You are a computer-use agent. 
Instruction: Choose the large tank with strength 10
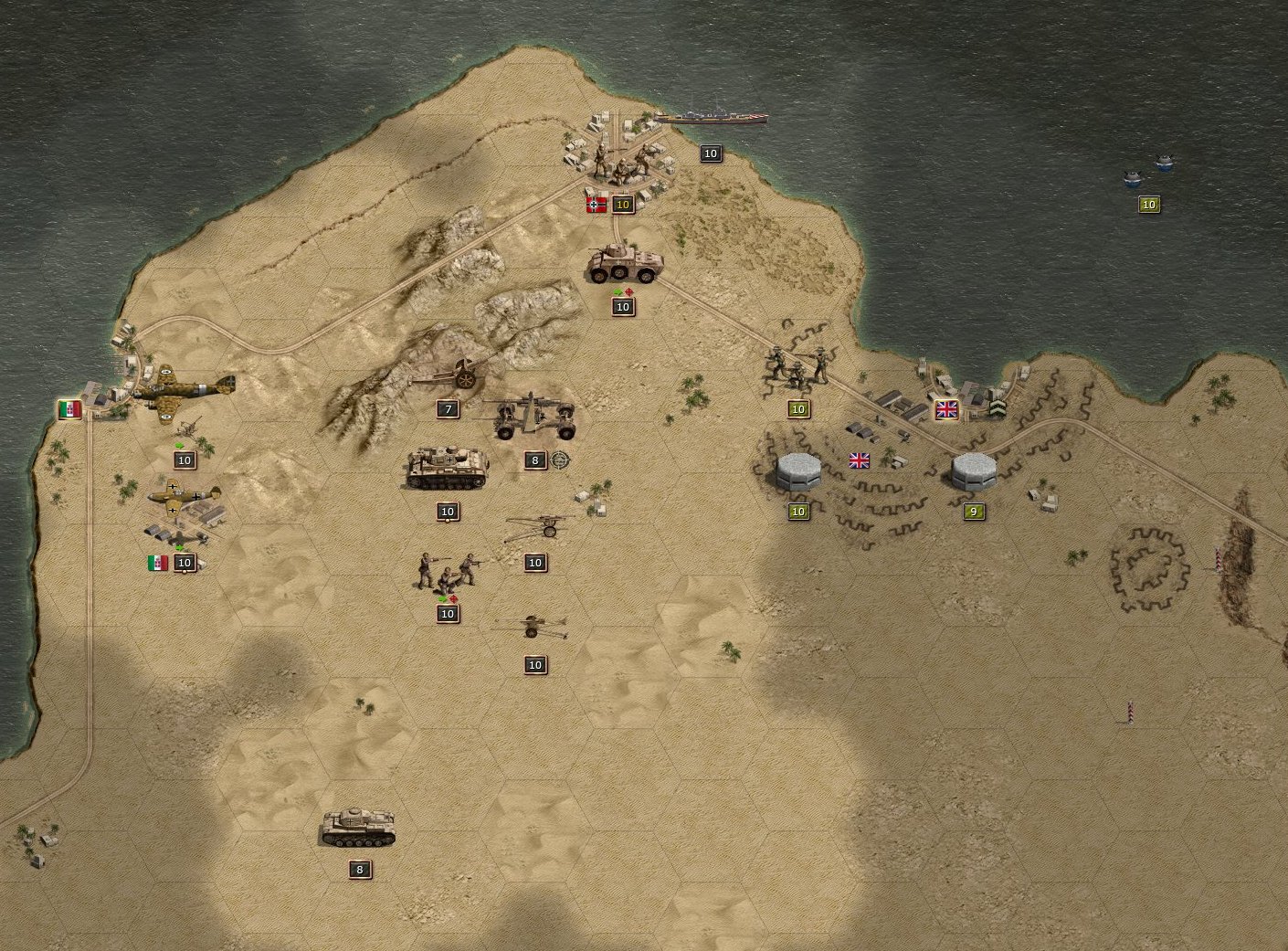point(447,468)
